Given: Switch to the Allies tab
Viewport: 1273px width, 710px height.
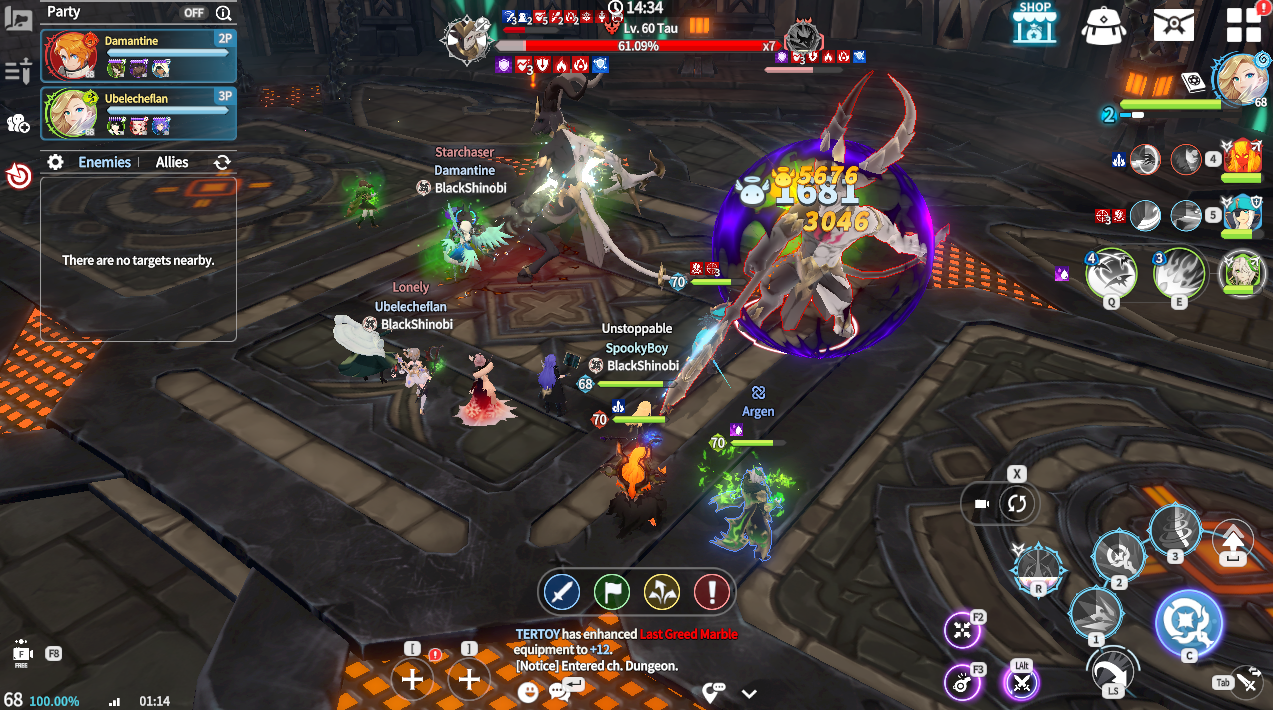Looking at the screenshot, I should pyautogui.click(x=172, y=162).
